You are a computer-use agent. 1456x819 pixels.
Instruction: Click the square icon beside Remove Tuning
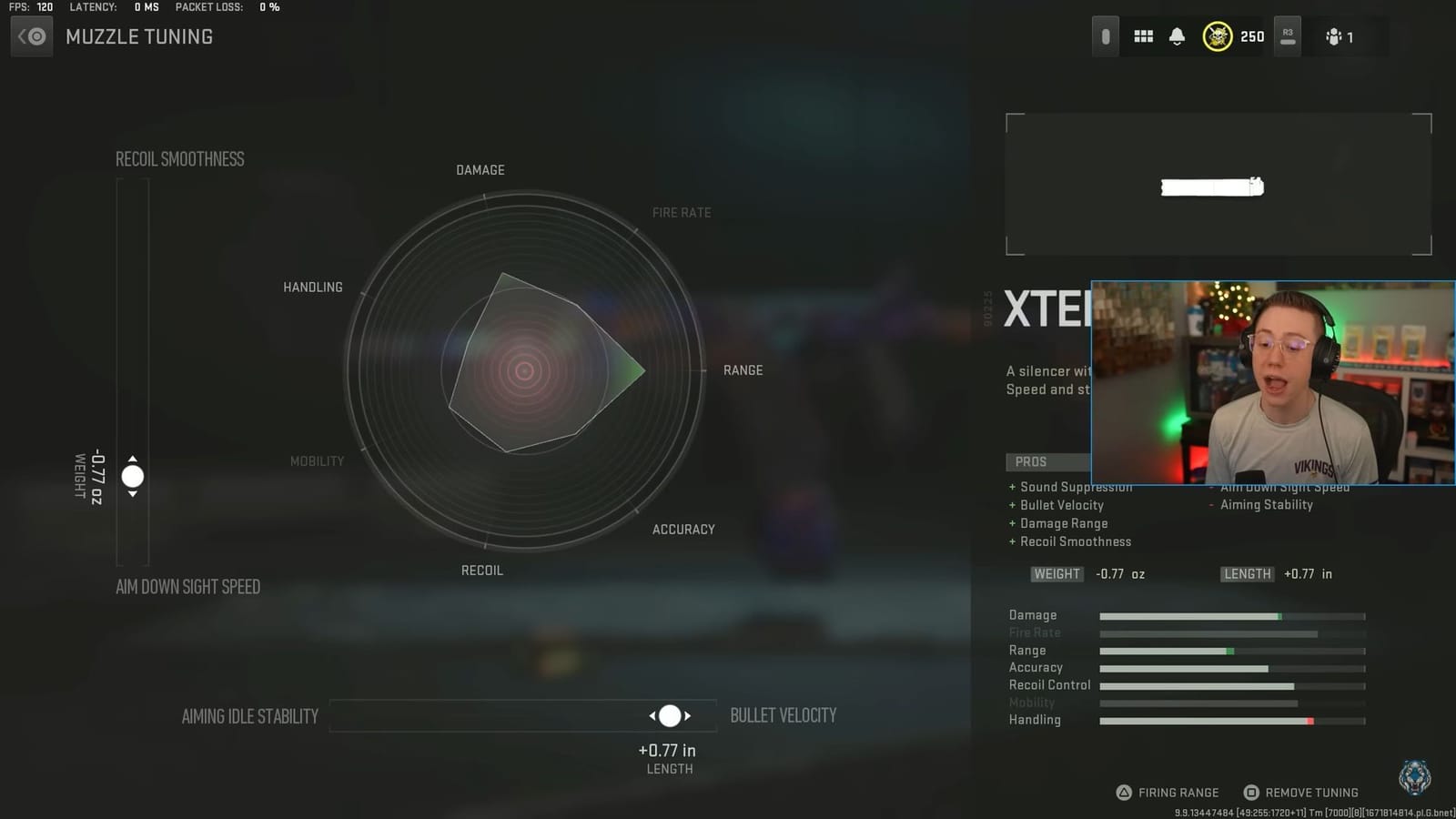[x=1250, y=792]
